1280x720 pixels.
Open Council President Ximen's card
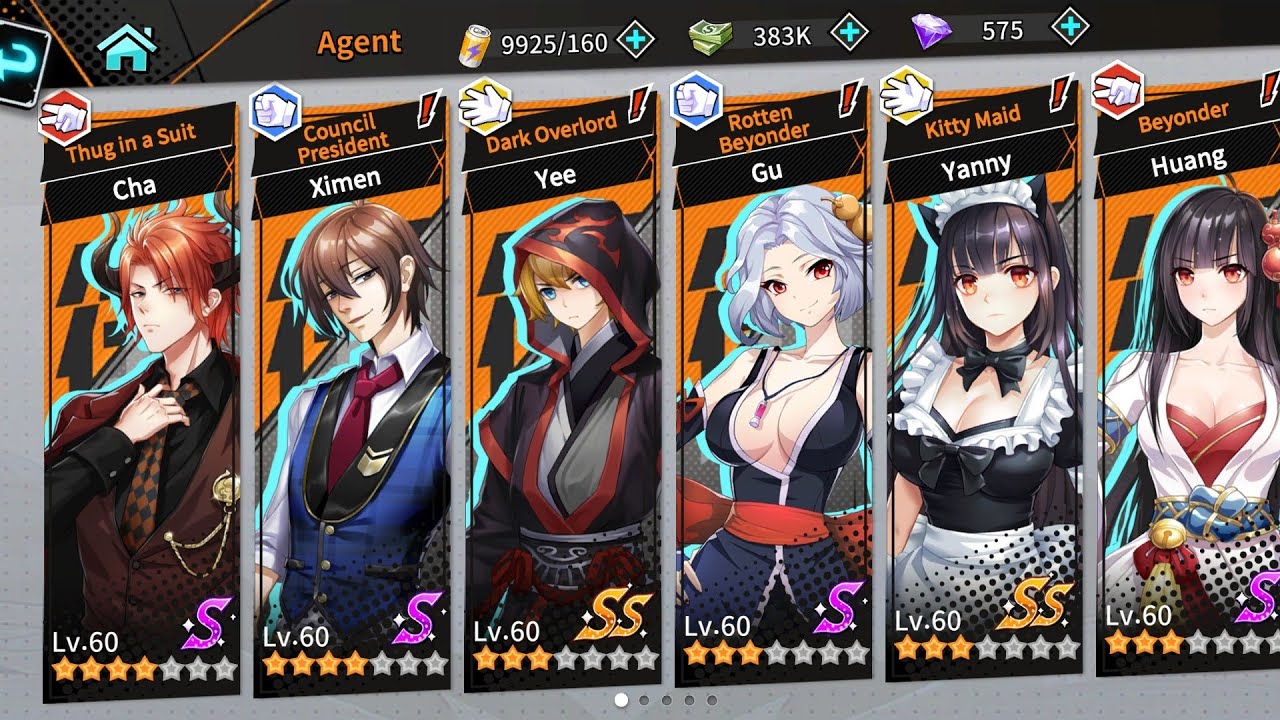350,420
